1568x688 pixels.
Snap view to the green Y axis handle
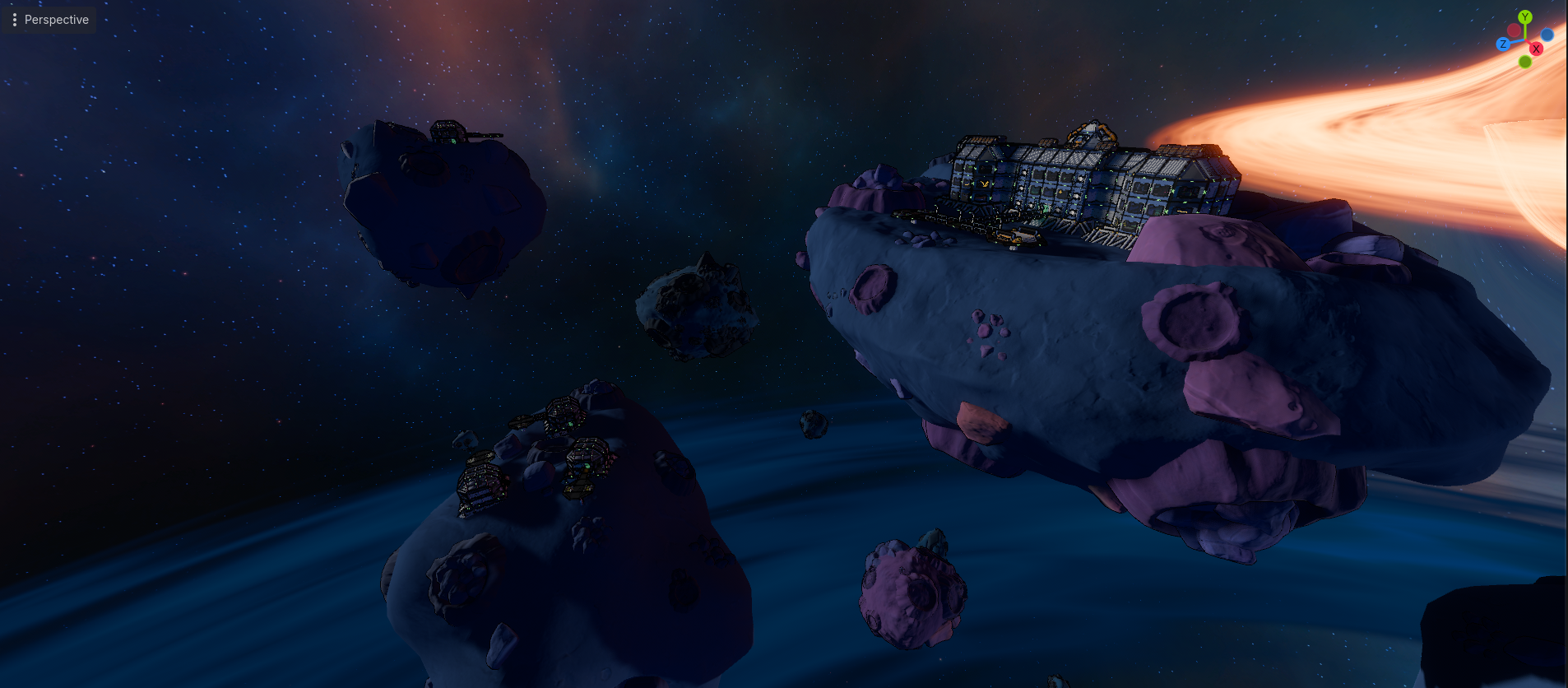coord(1525,17)
